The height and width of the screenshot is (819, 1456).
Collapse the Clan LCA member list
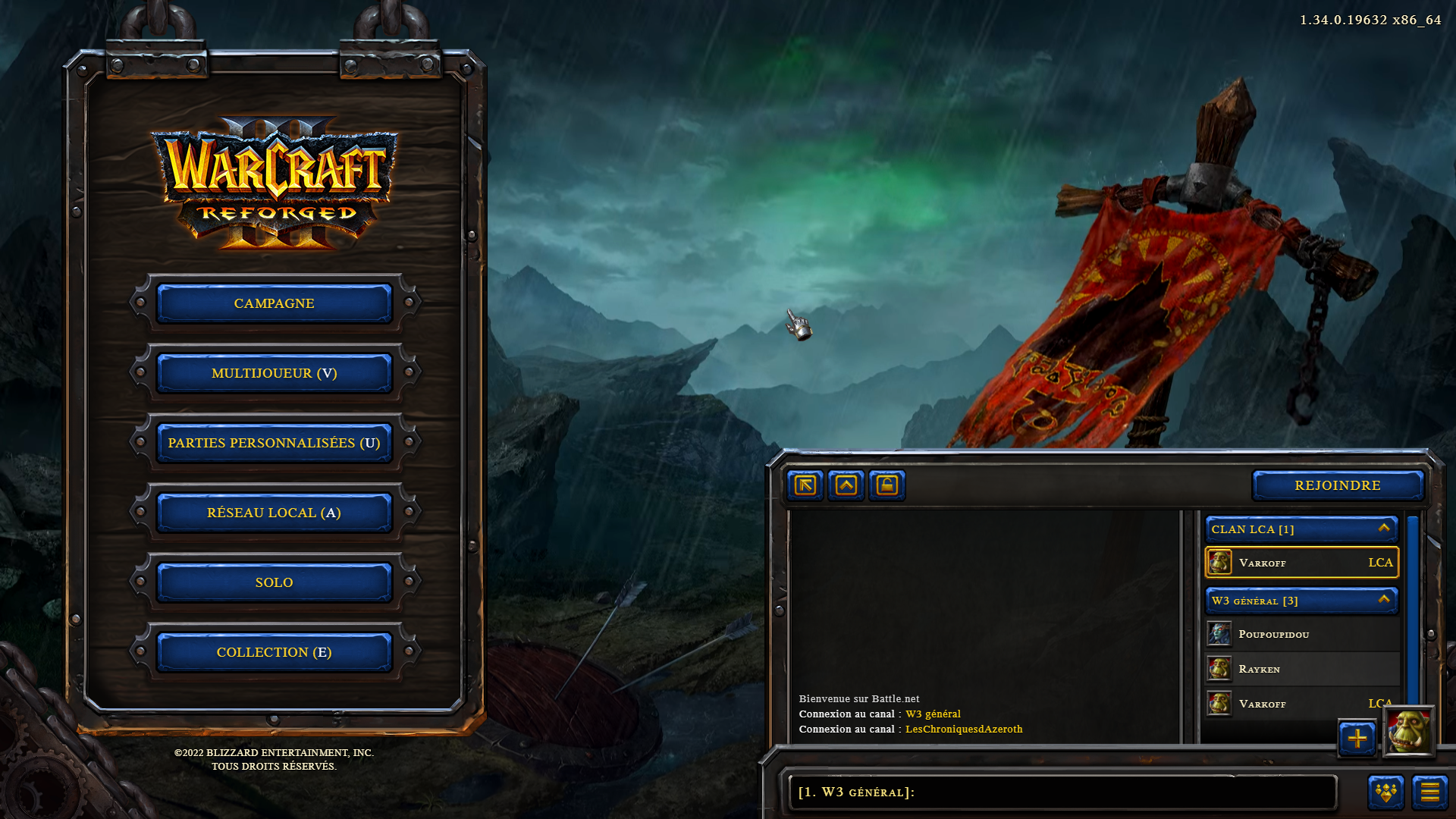pos(1384,529)
